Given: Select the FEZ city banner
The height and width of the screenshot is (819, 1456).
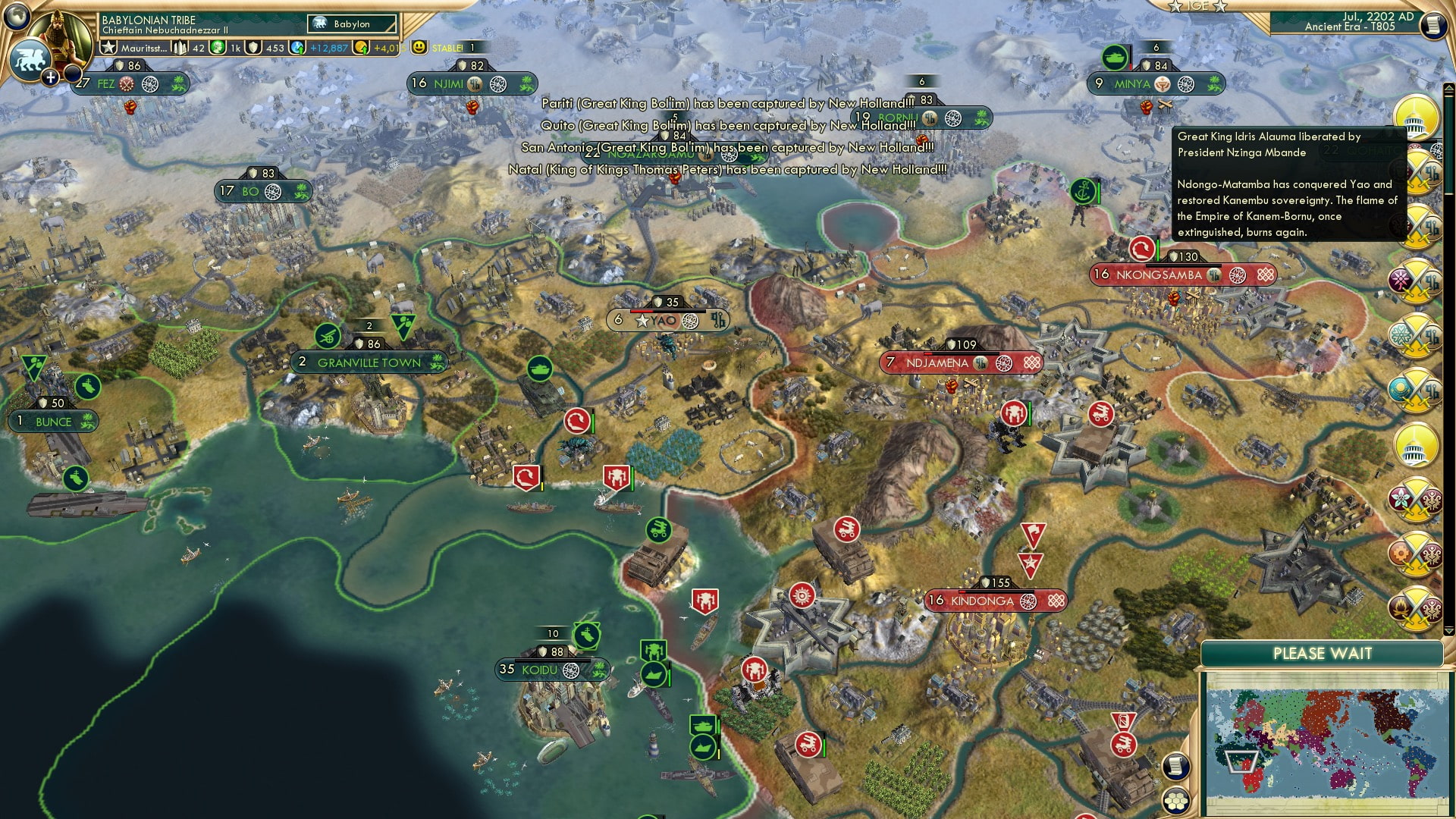Looking at the screenshot, I should coord(106,84).
